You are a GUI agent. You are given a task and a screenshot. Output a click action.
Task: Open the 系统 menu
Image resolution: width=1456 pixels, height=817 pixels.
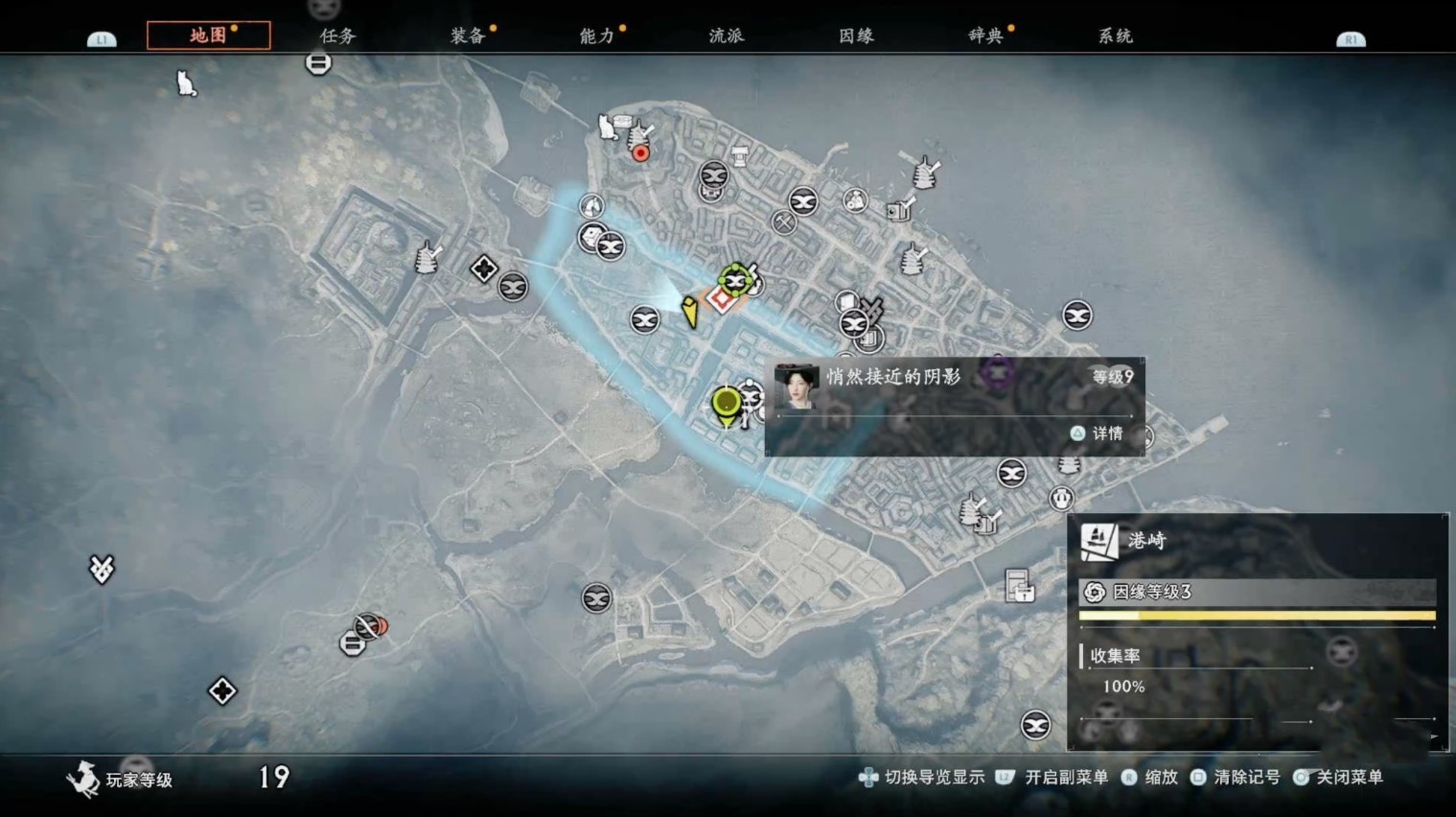click(x=1115, y=35)
